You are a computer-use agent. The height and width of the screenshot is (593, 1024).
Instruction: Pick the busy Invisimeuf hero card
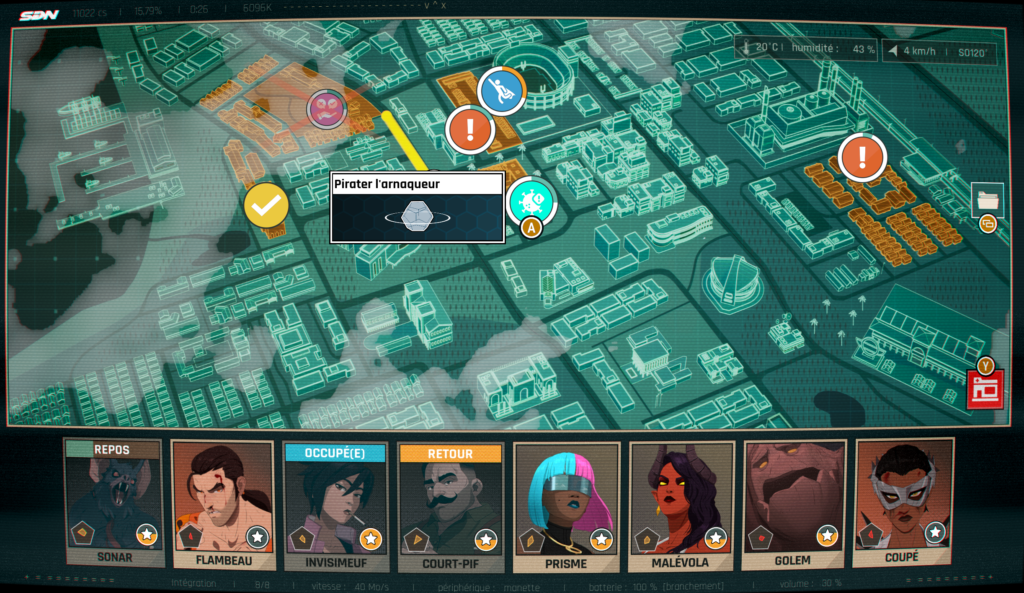[335, 504]
